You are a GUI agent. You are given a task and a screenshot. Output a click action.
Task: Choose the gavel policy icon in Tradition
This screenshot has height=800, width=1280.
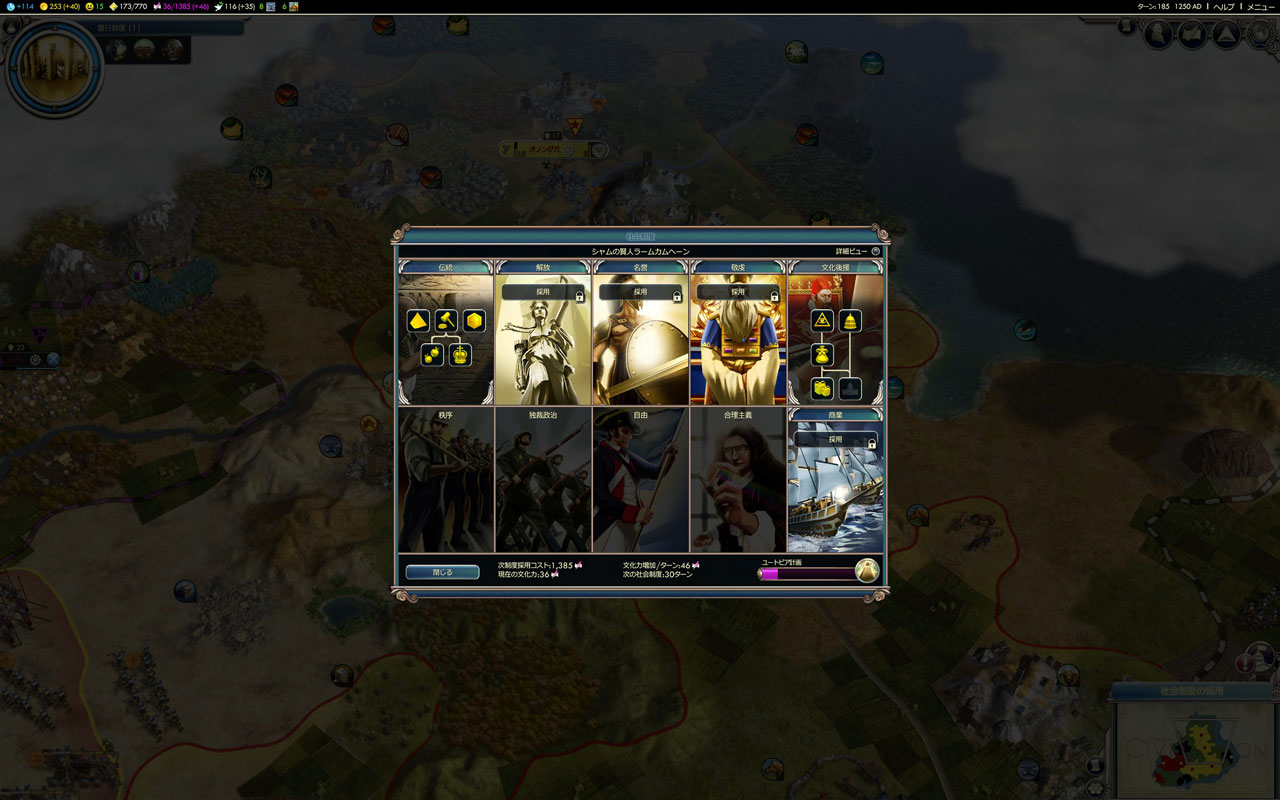coord(446,321)
